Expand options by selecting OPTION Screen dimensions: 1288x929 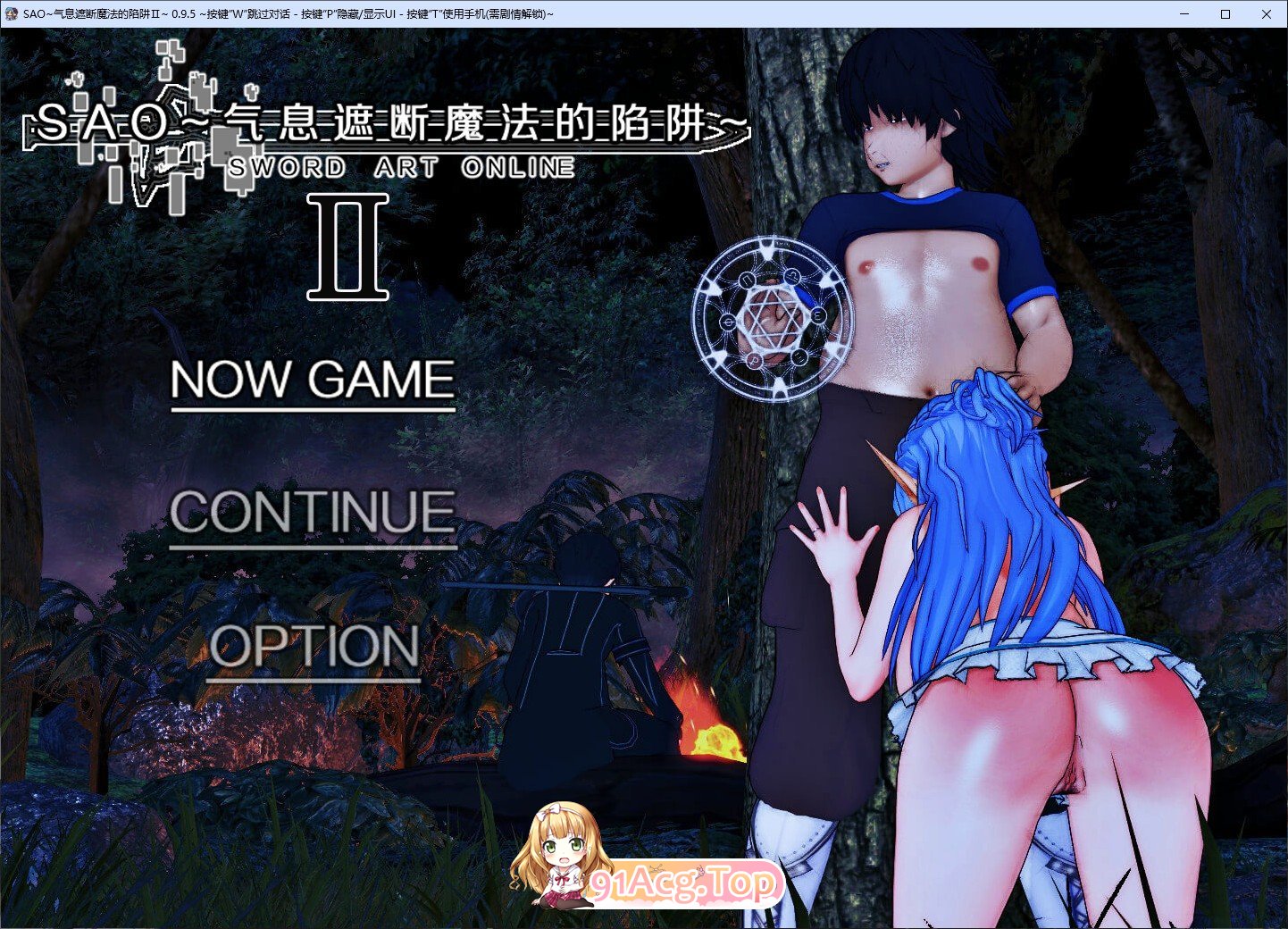click(x=314, y=647)
